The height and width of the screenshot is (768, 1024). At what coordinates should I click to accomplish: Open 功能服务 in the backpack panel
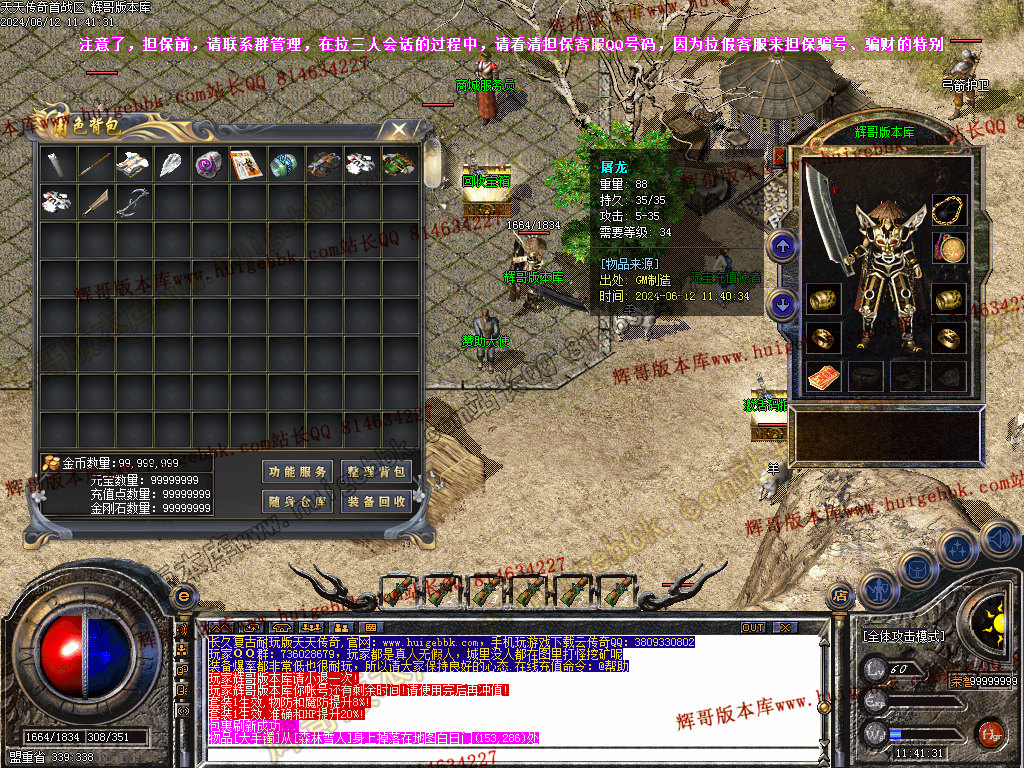(298, 472)
